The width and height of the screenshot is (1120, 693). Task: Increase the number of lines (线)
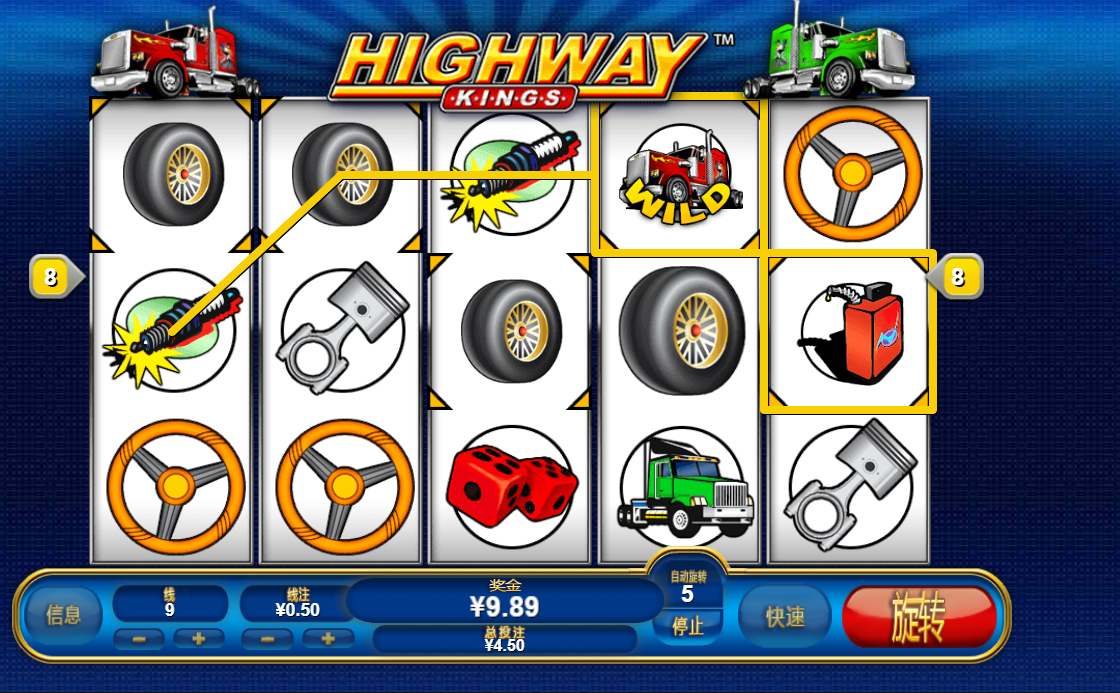[x=199, y=639]
